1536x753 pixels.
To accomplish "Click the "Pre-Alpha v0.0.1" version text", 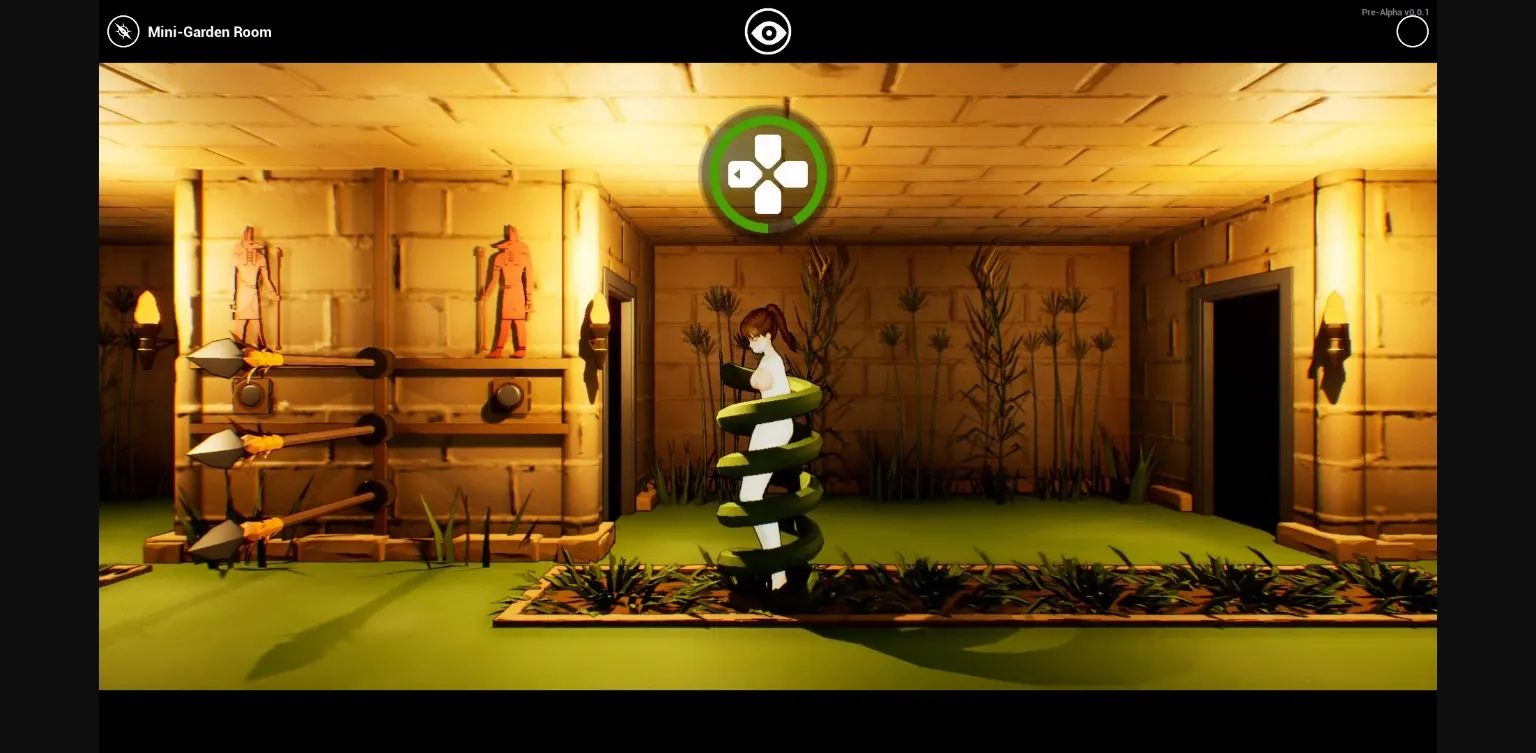I will tap(1396, 12).
